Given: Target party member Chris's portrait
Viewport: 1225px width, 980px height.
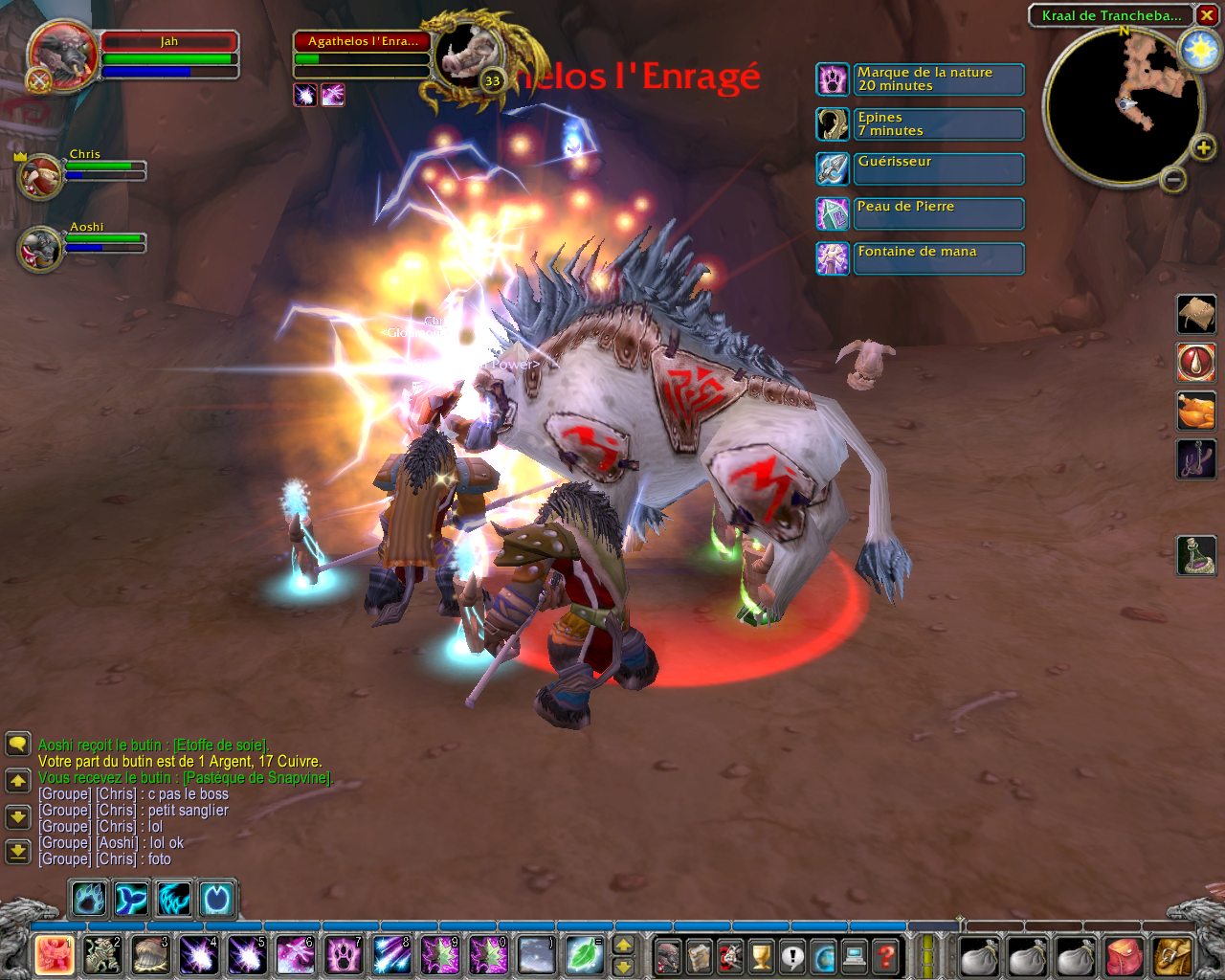Looking at the screenshot, I should tap(40, 177).
